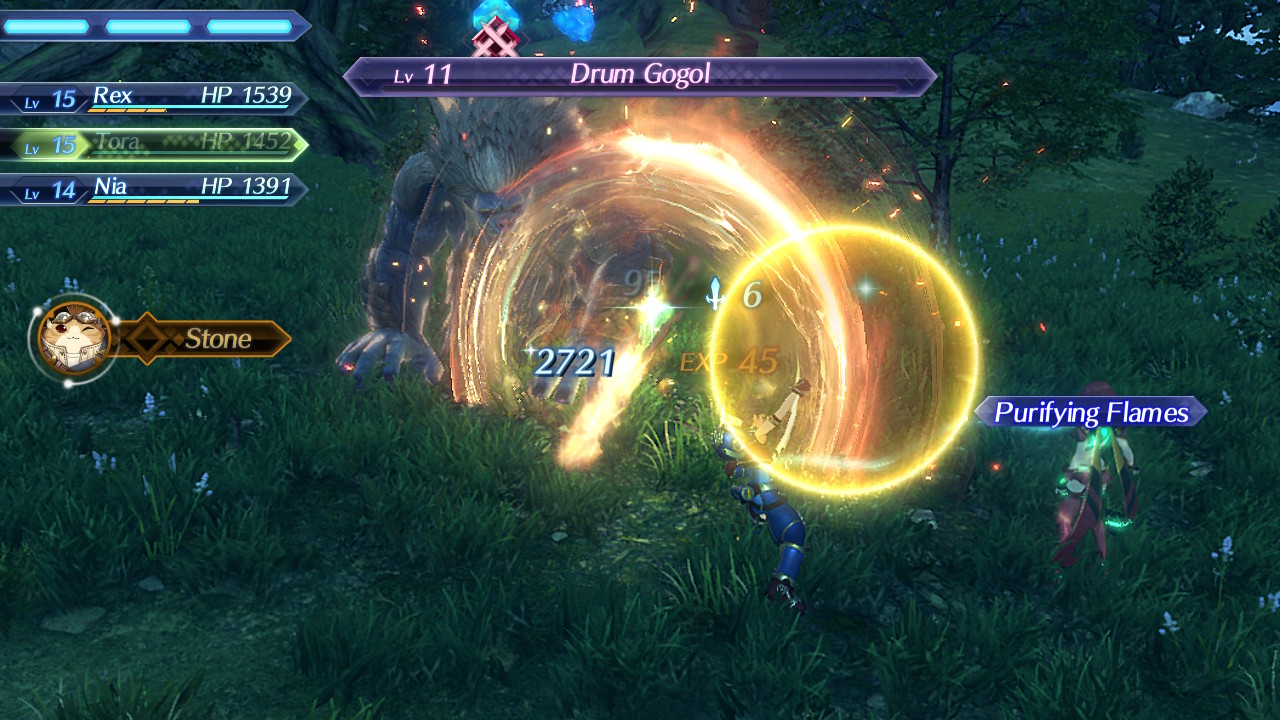Choose Tora's party row
The height and width of the screenshot is (720, 1280).
click(x=155, y=144)
